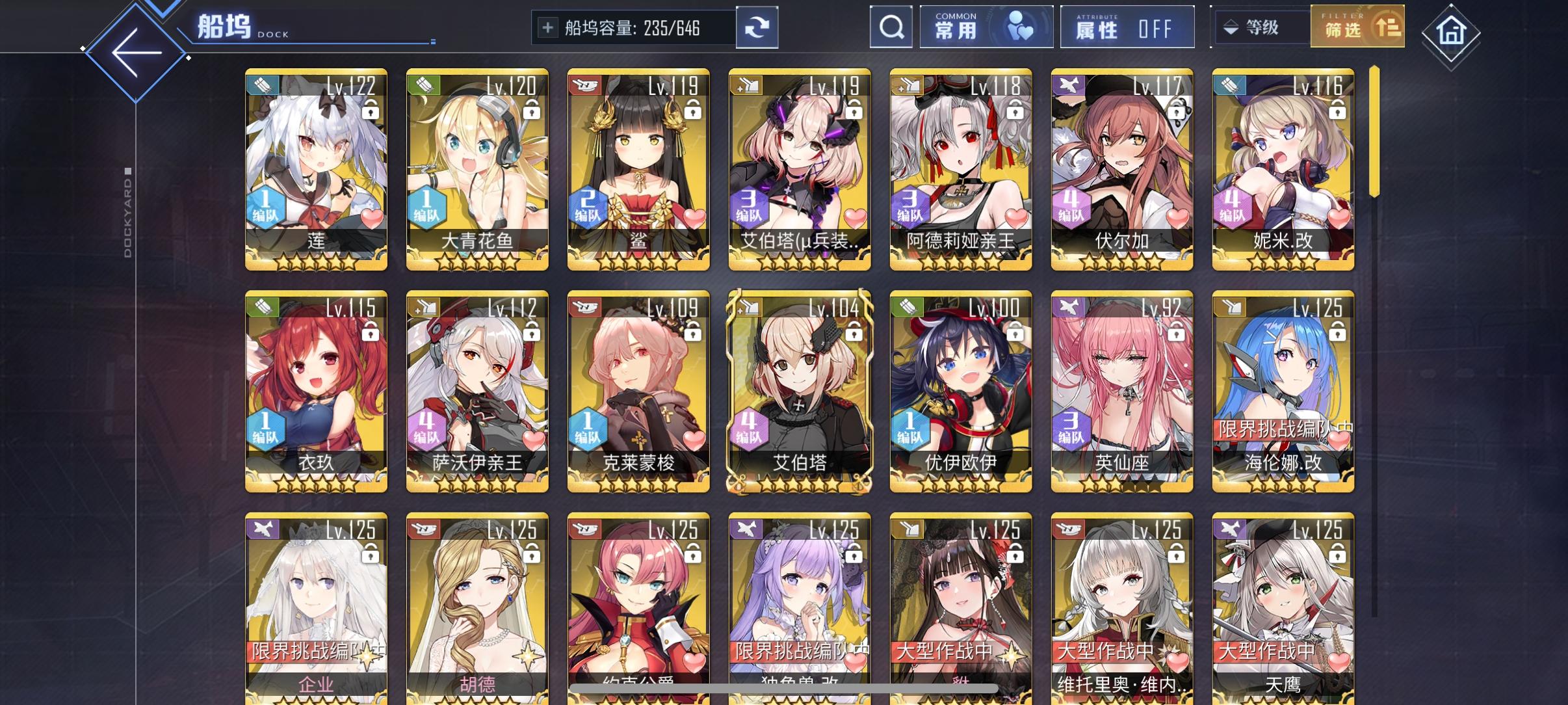The height and width of the screenshot is (705, 1568).
Task: Click the back arrow to leave the dock
Action: 135,51
